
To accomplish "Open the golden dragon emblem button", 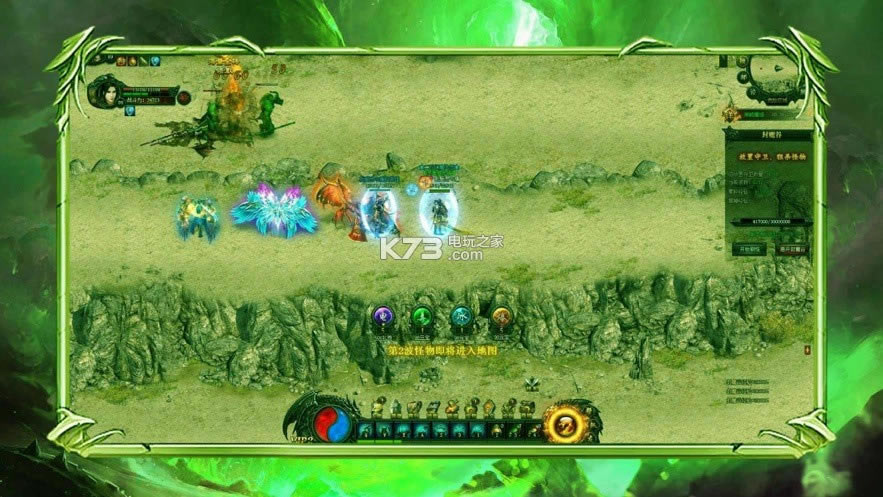I will 564,424.
